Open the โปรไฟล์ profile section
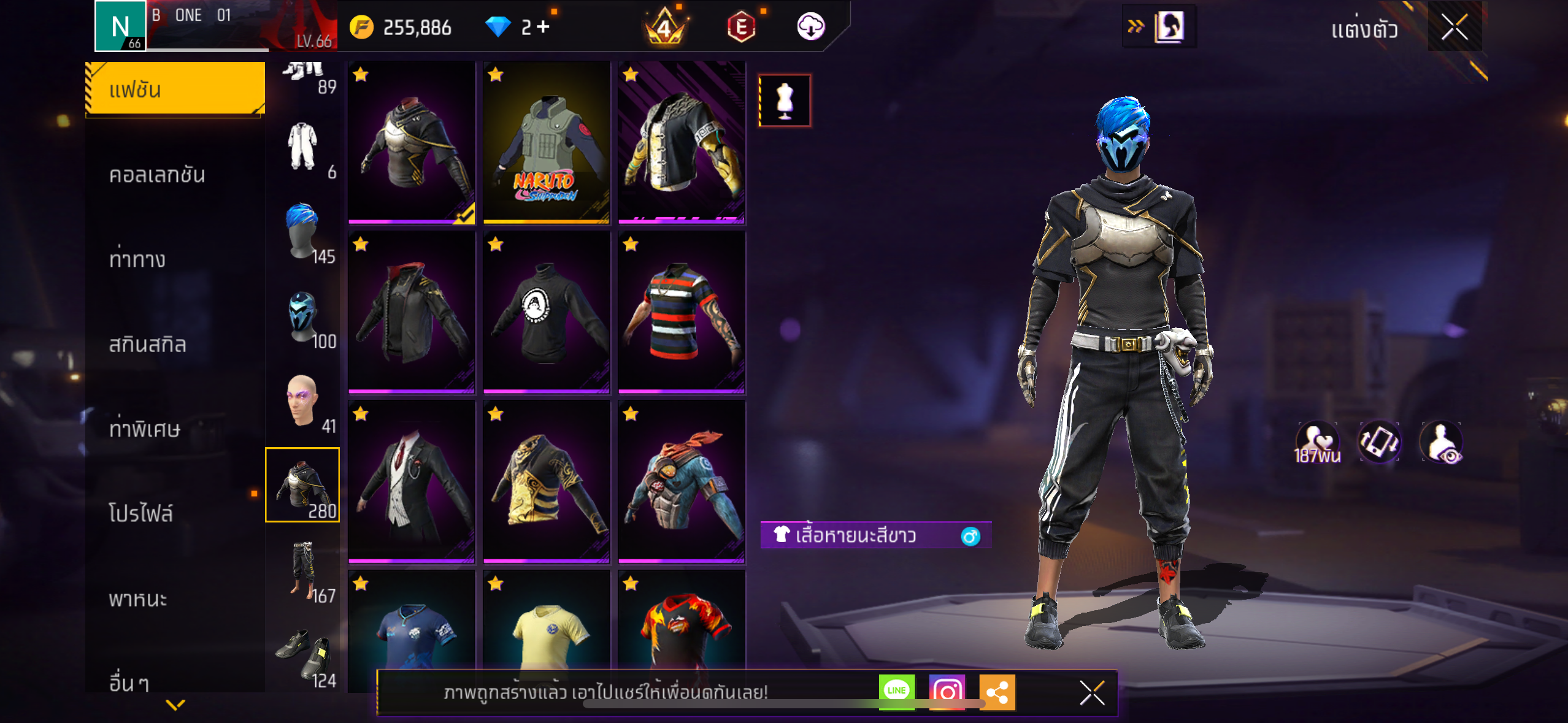This screenshot has width=1568, height=723. tap(141, 513)
